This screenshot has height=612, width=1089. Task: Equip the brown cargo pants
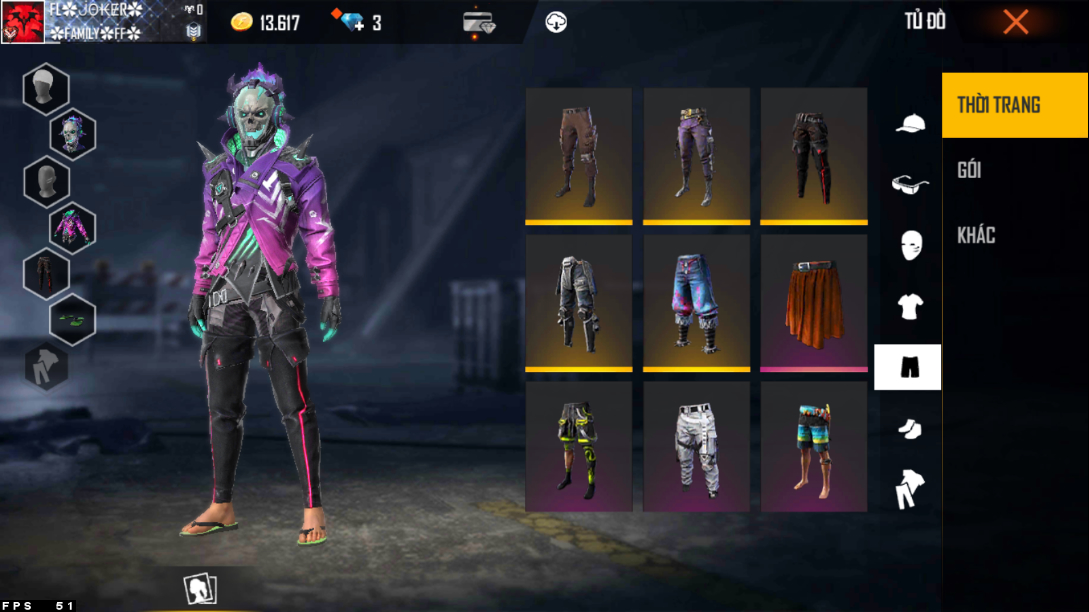coord(578,155)
